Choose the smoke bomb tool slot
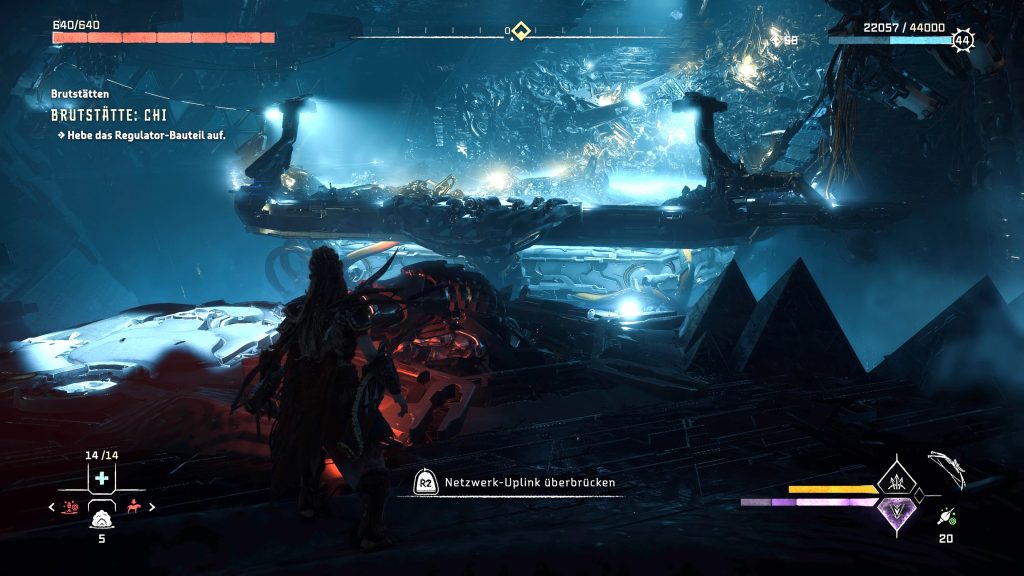 tap(101, 518)
